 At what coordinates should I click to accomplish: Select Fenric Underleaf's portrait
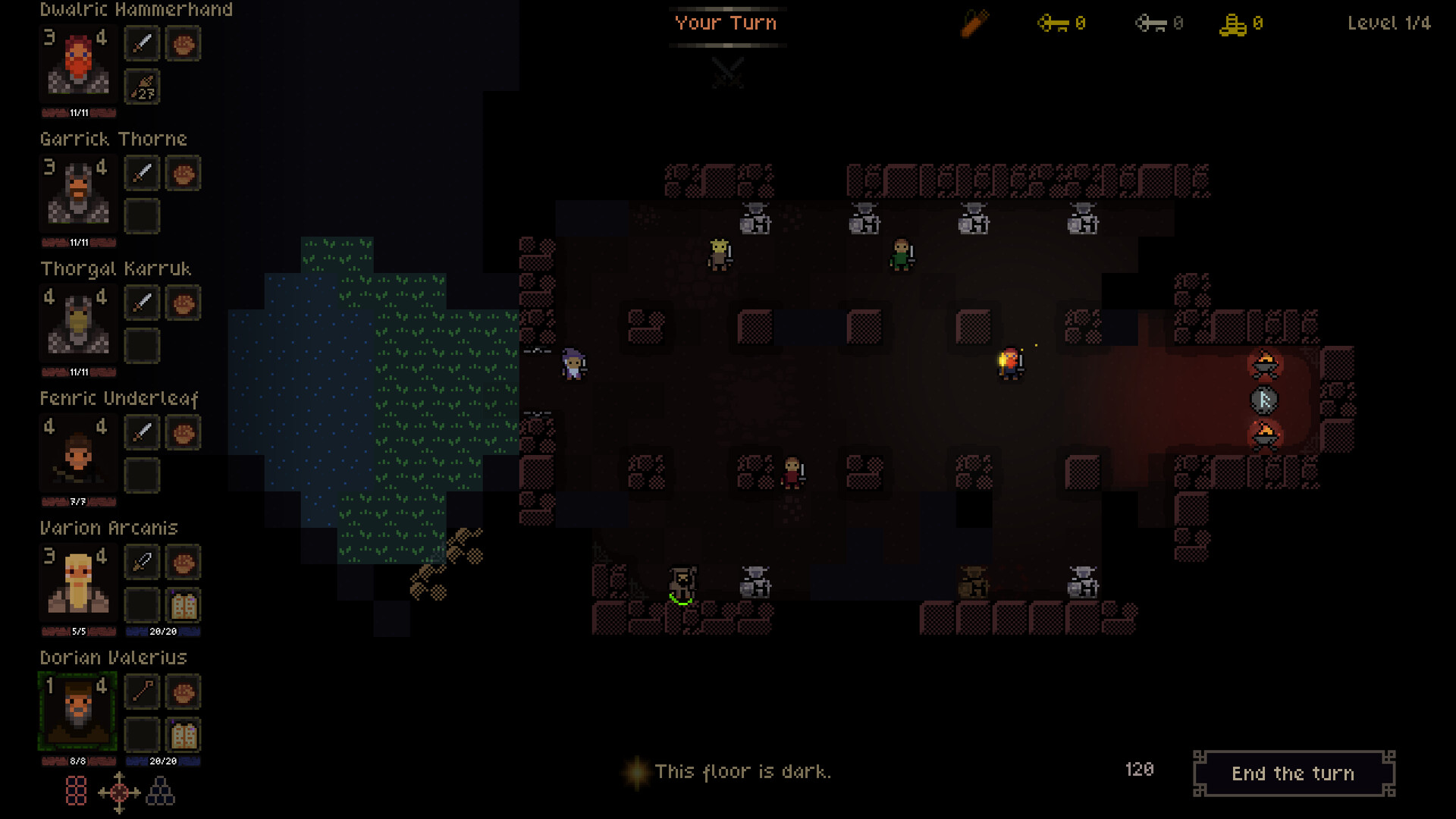[77, 454]
